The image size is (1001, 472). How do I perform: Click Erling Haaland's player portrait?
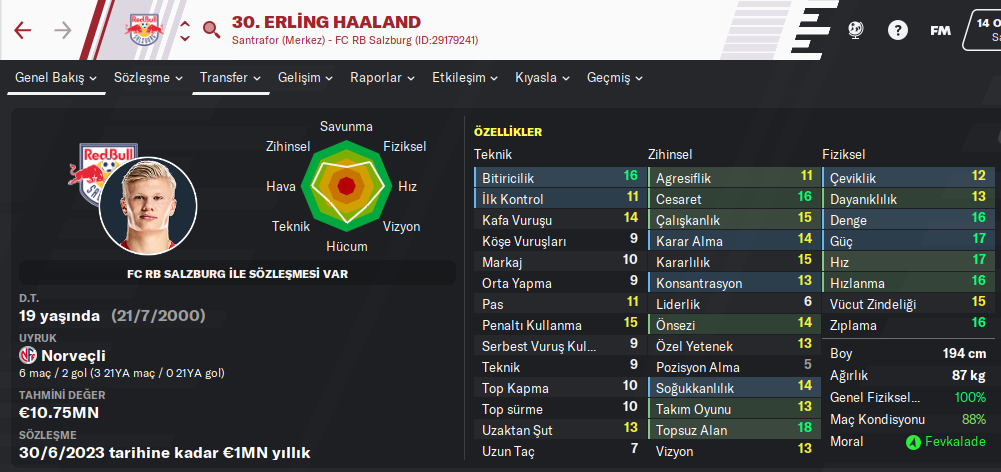pyautogui.click(x=151, y=207)
